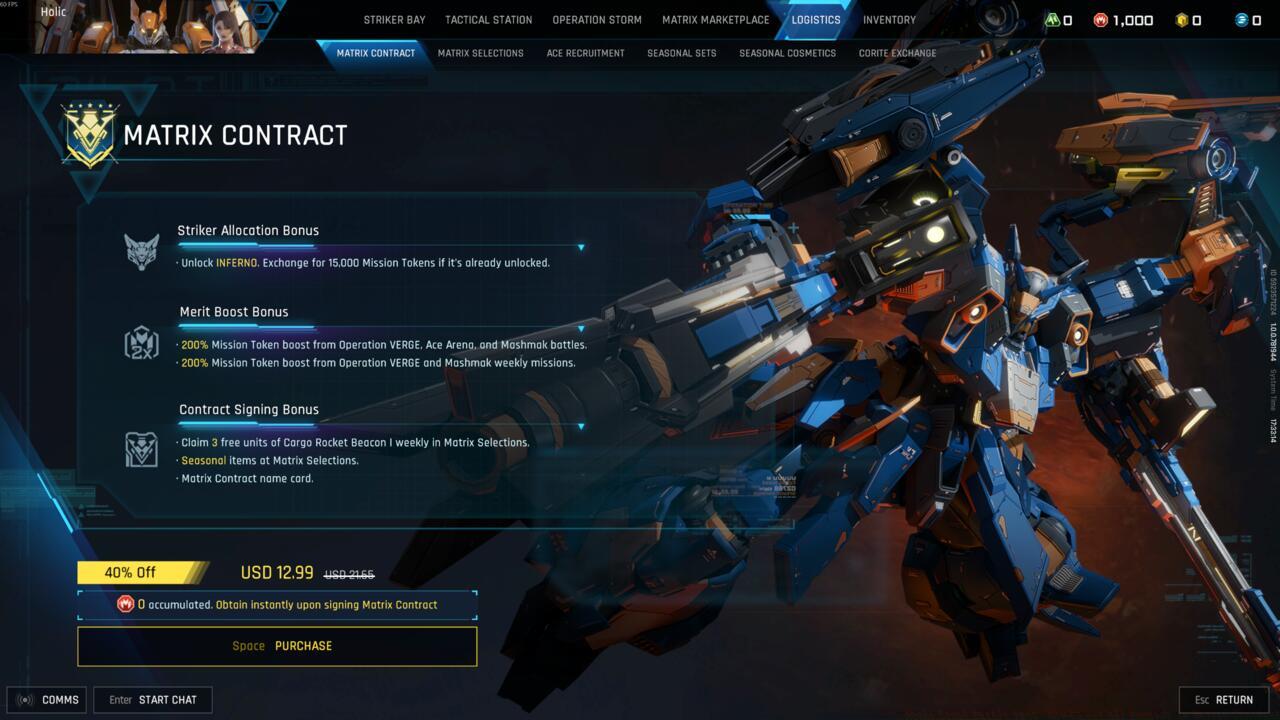1280x720 pixels.
Task: Expand the Merit Boost Bonus chevron
Action: click(581, 327)
